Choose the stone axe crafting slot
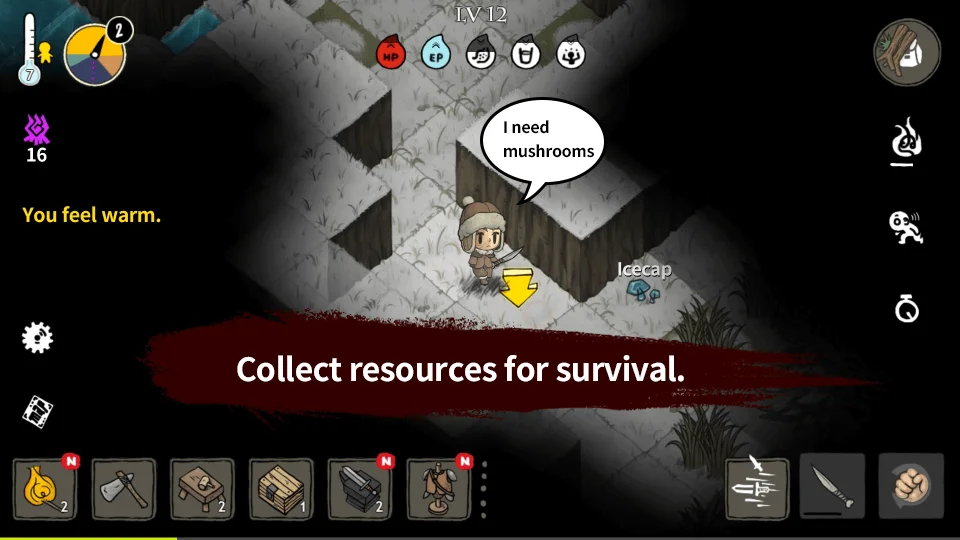Viewport: 960px width, 540px height. point(123,489)
